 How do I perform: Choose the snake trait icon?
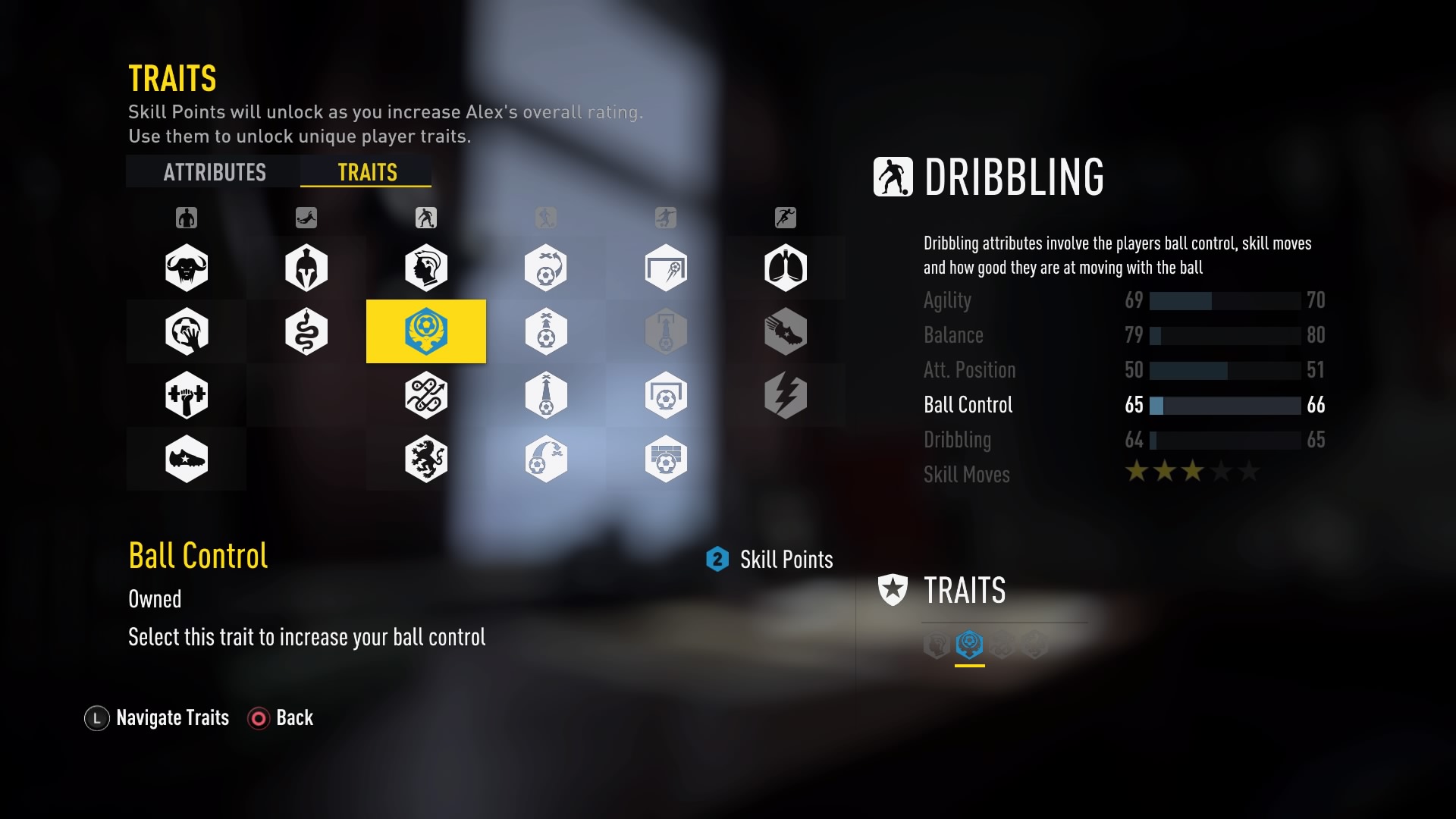(306, 331)
